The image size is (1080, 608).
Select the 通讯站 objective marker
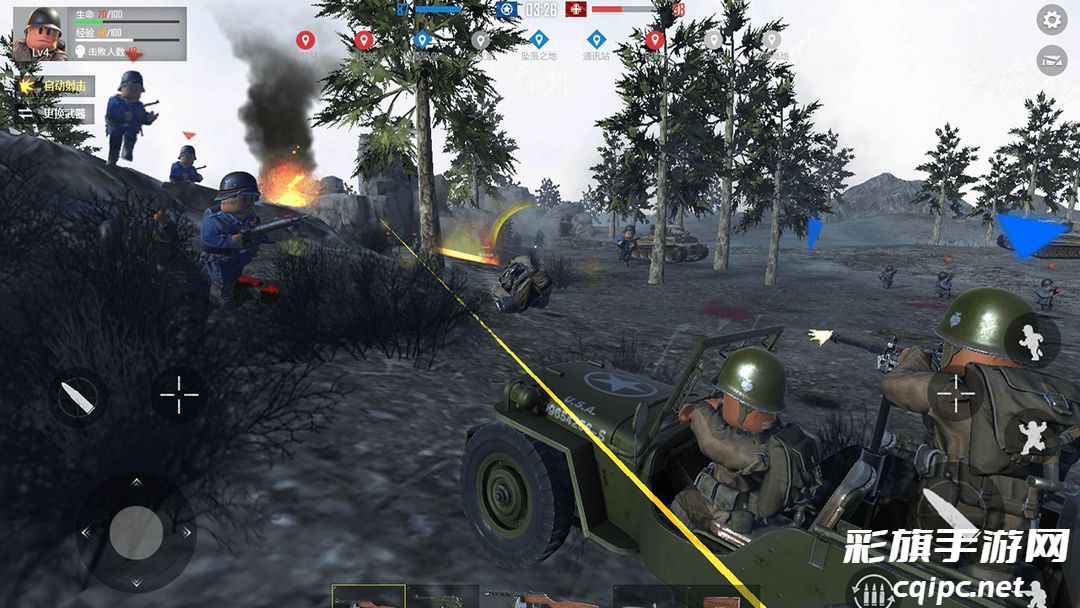click(596, 40)
